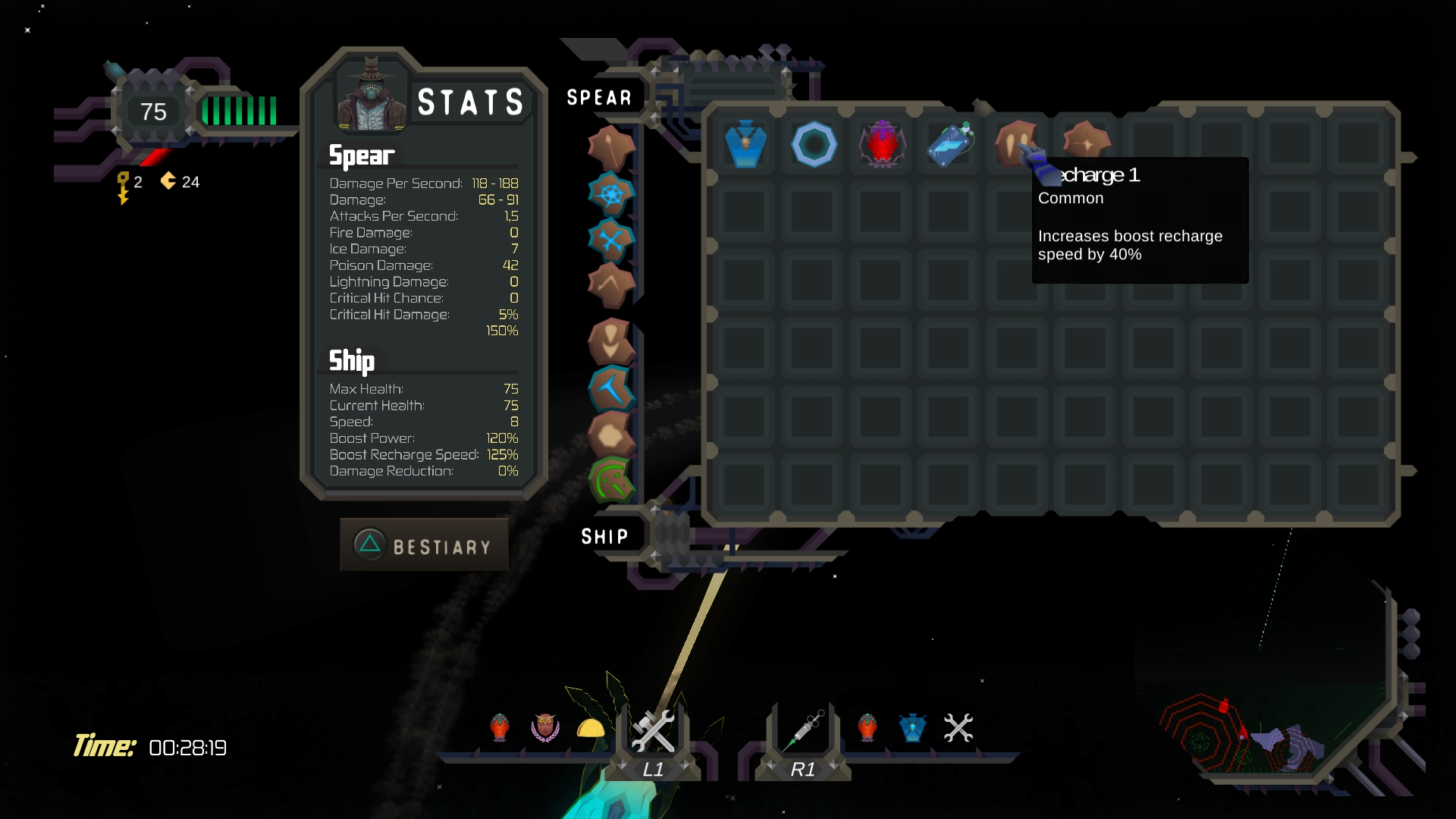Use the syringe item slot

coord(804,730)
